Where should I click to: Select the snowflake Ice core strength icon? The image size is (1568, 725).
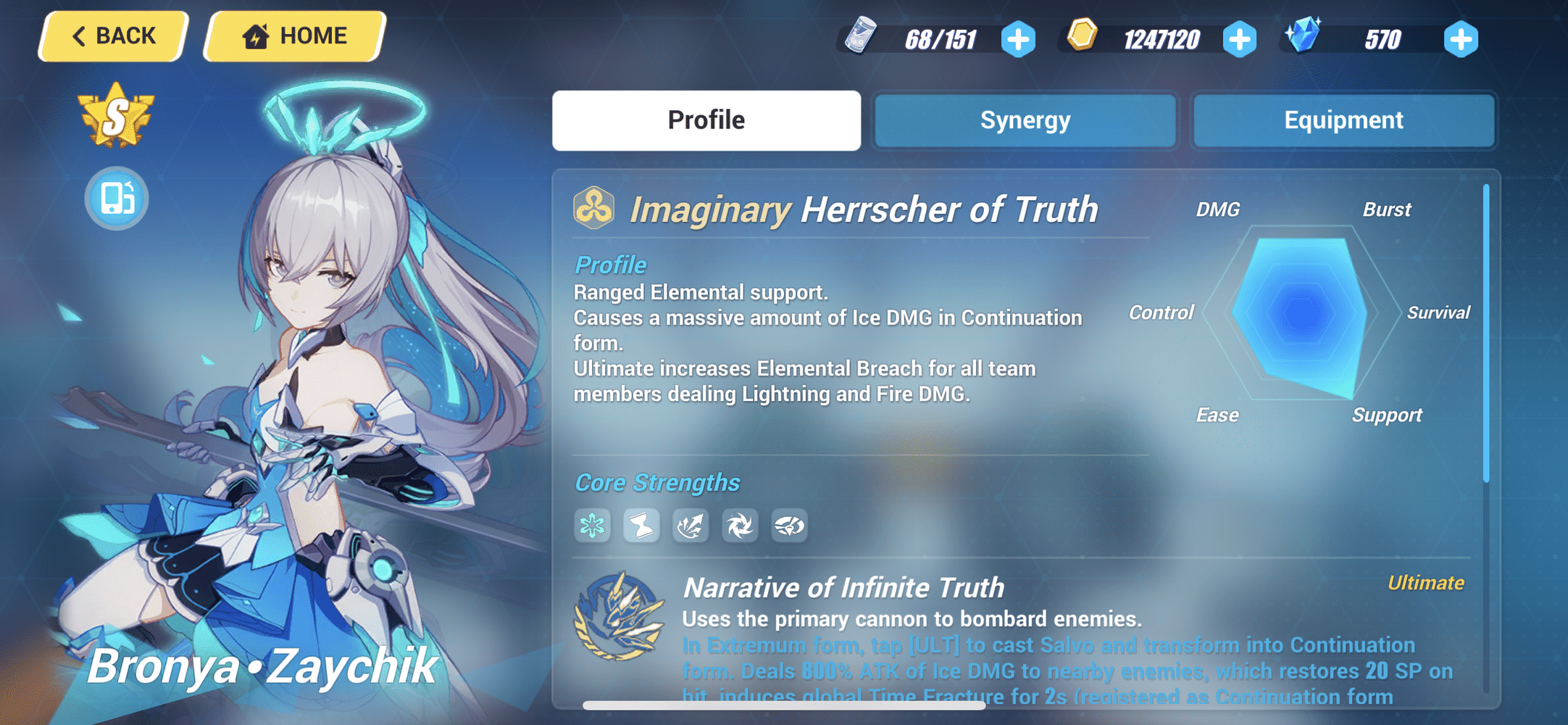pos(593,526)
